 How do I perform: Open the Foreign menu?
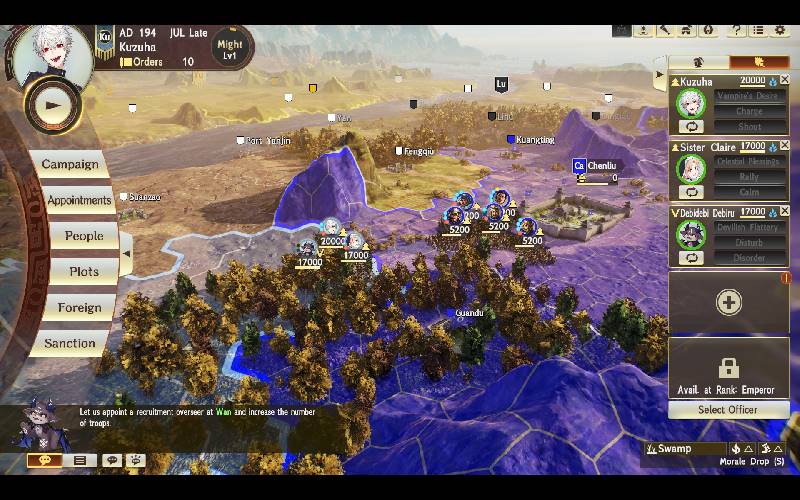coord(79,308)
